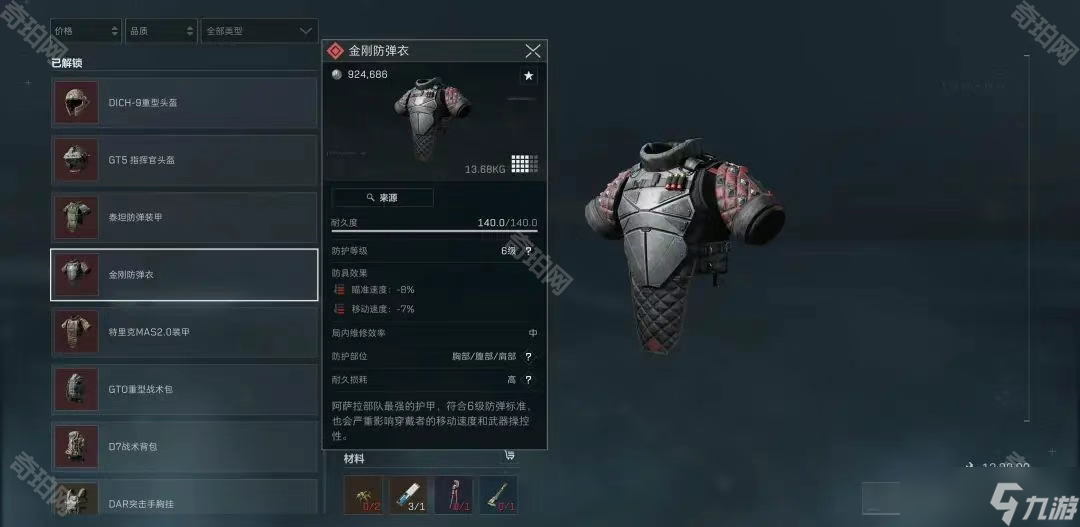The width and height of the screenshot is (1080, 527).
Task: Click the 金刚防弹衣 list entry
Action: click(184, 274)
